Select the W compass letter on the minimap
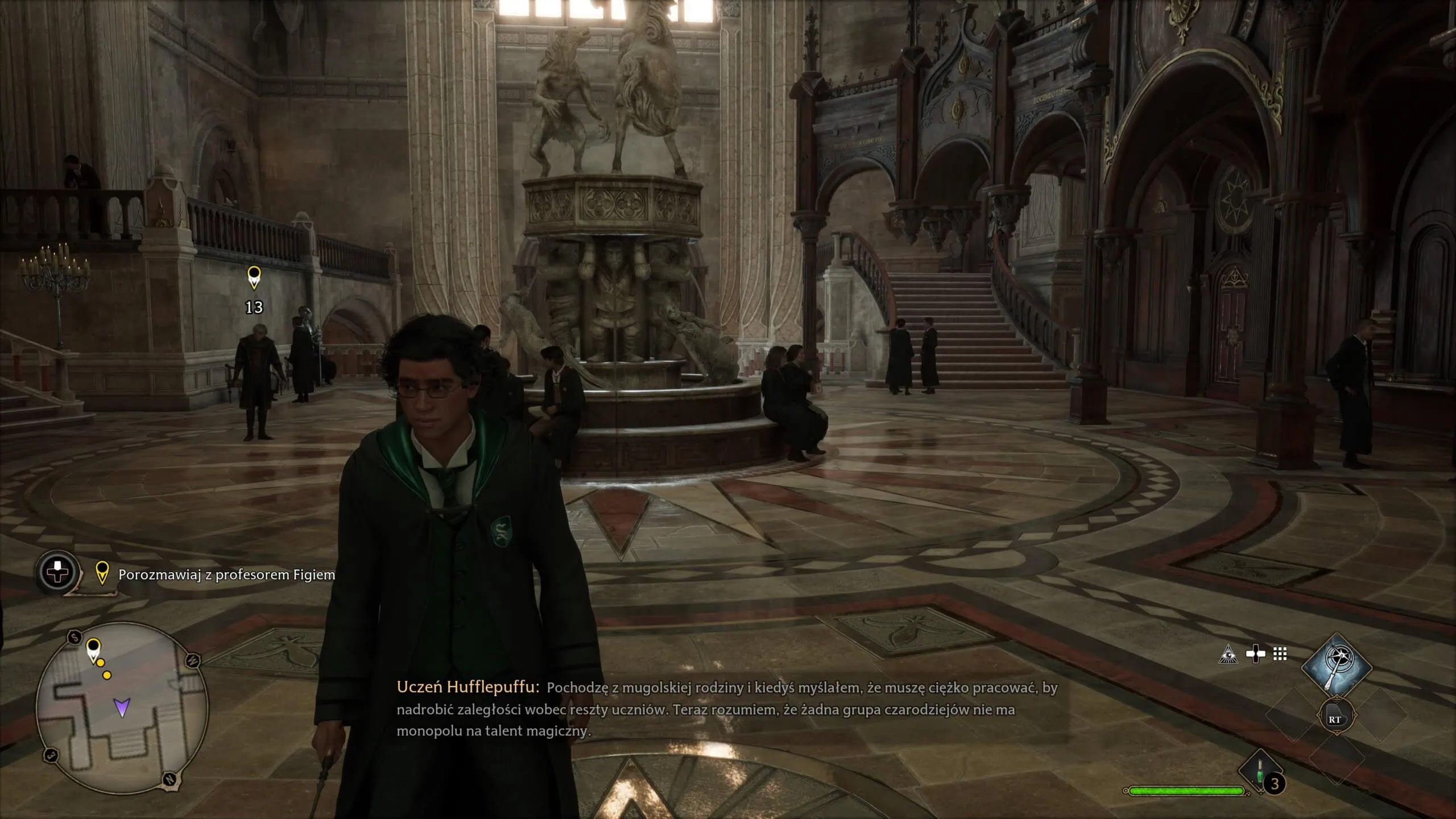Viewport: 1456px width, 819px height. click(x=192, y=660)
